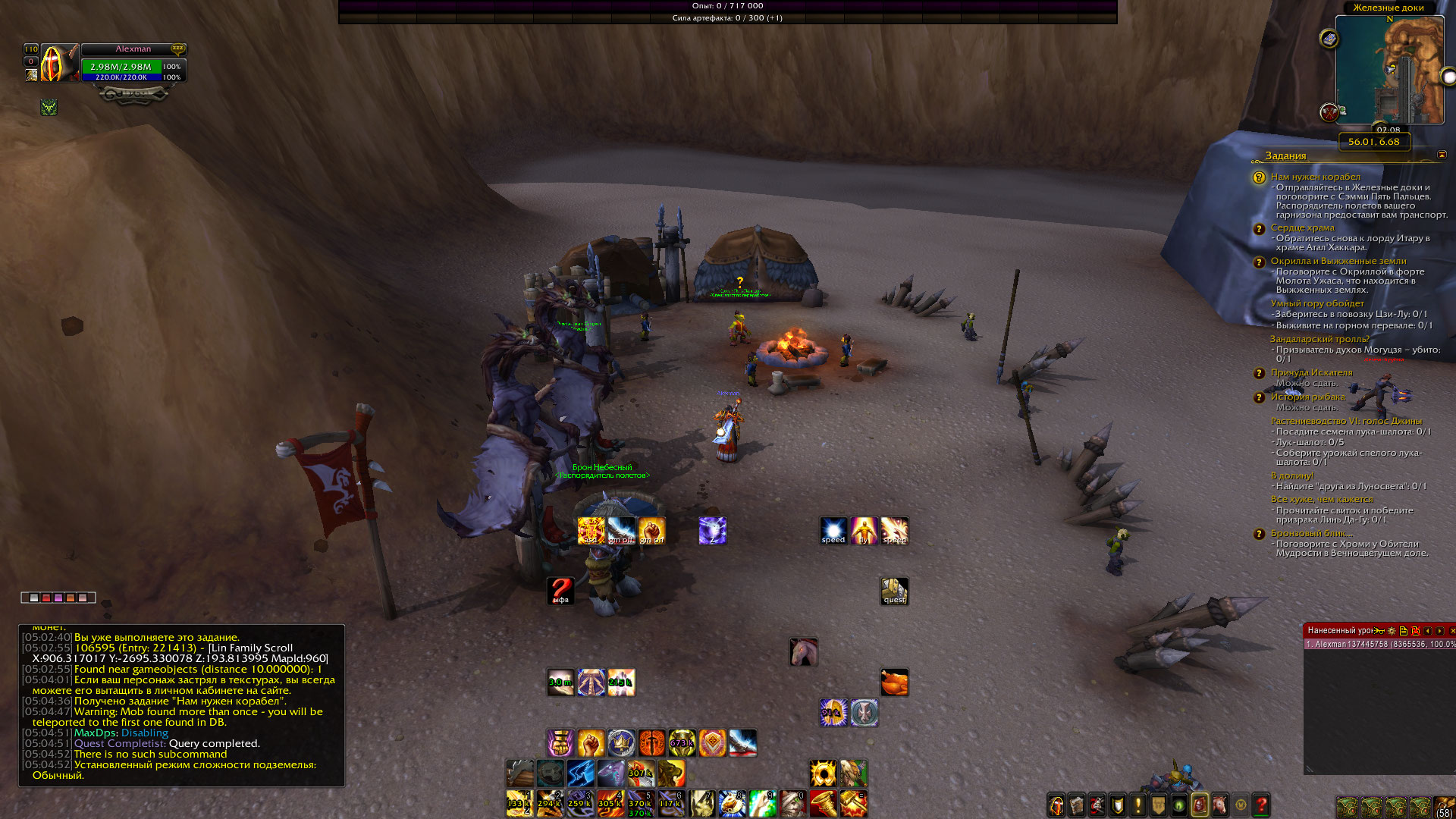Screen dimensions: 1456x819
Task: Open the minimap showing Железные доки
Action: (x=1389, y=70)
